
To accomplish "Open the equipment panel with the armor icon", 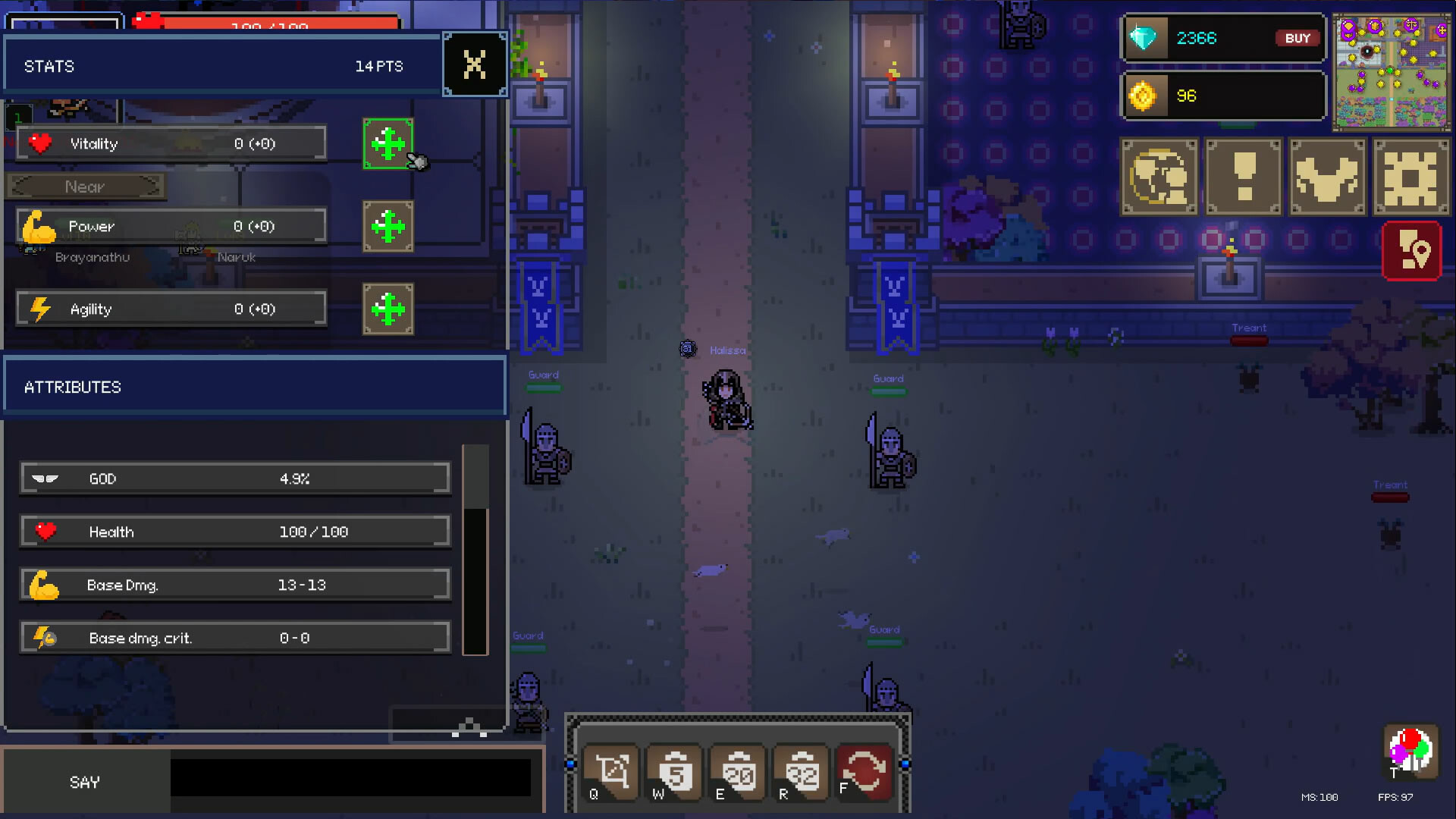I will tap(1327, 176).
